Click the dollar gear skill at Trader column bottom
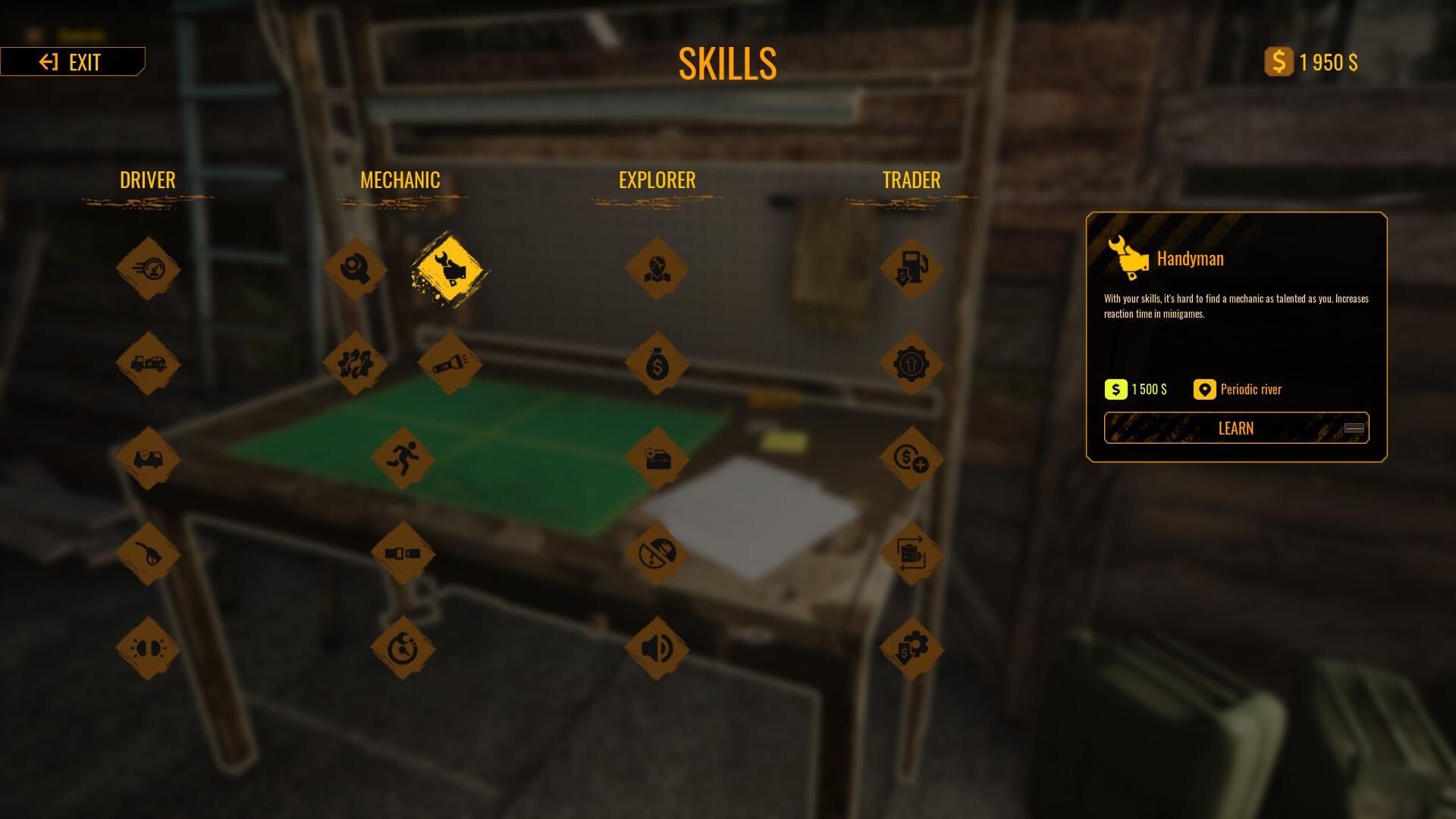Viewport: 1456px width, 819px height. (x=912, y=649)
